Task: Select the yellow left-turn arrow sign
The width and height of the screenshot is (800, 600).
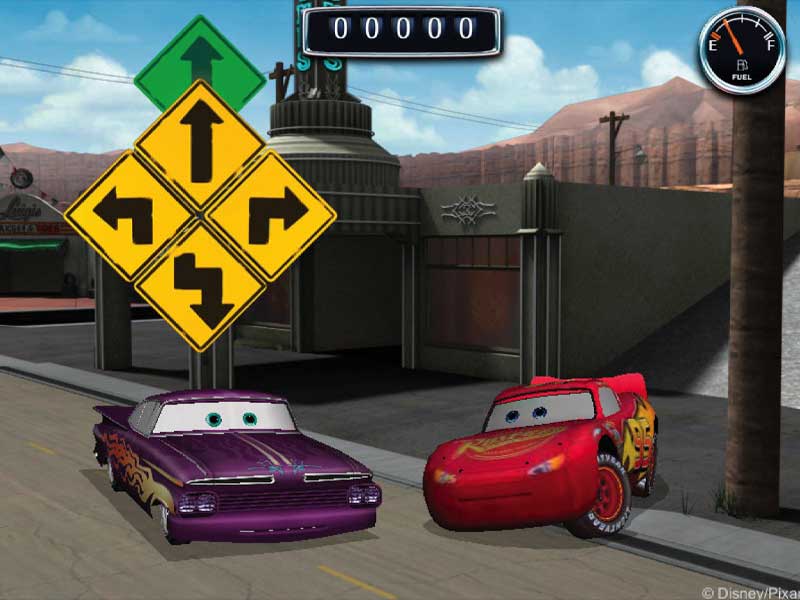Action: 130,215
